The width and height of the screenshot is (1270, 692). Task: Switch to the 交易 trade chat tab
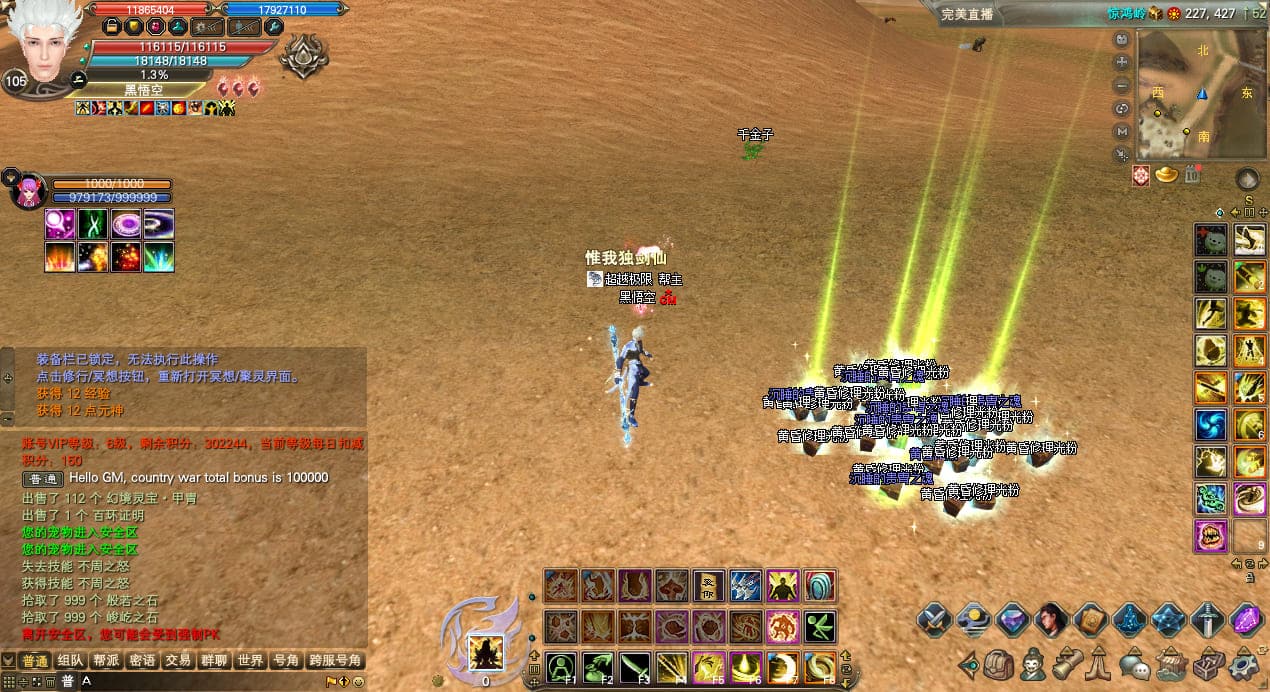pos(178,661)
